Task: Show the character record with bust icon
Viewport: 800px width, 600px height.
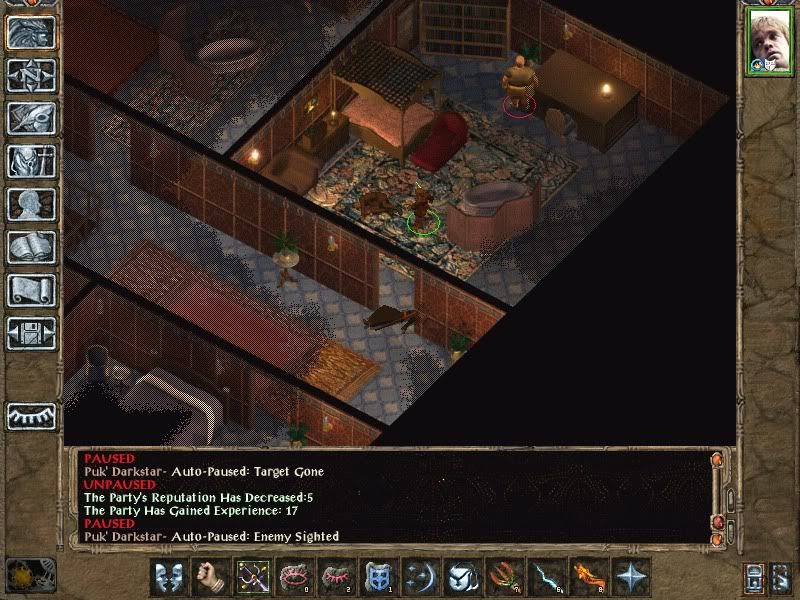Action: (x=31, y=204)
